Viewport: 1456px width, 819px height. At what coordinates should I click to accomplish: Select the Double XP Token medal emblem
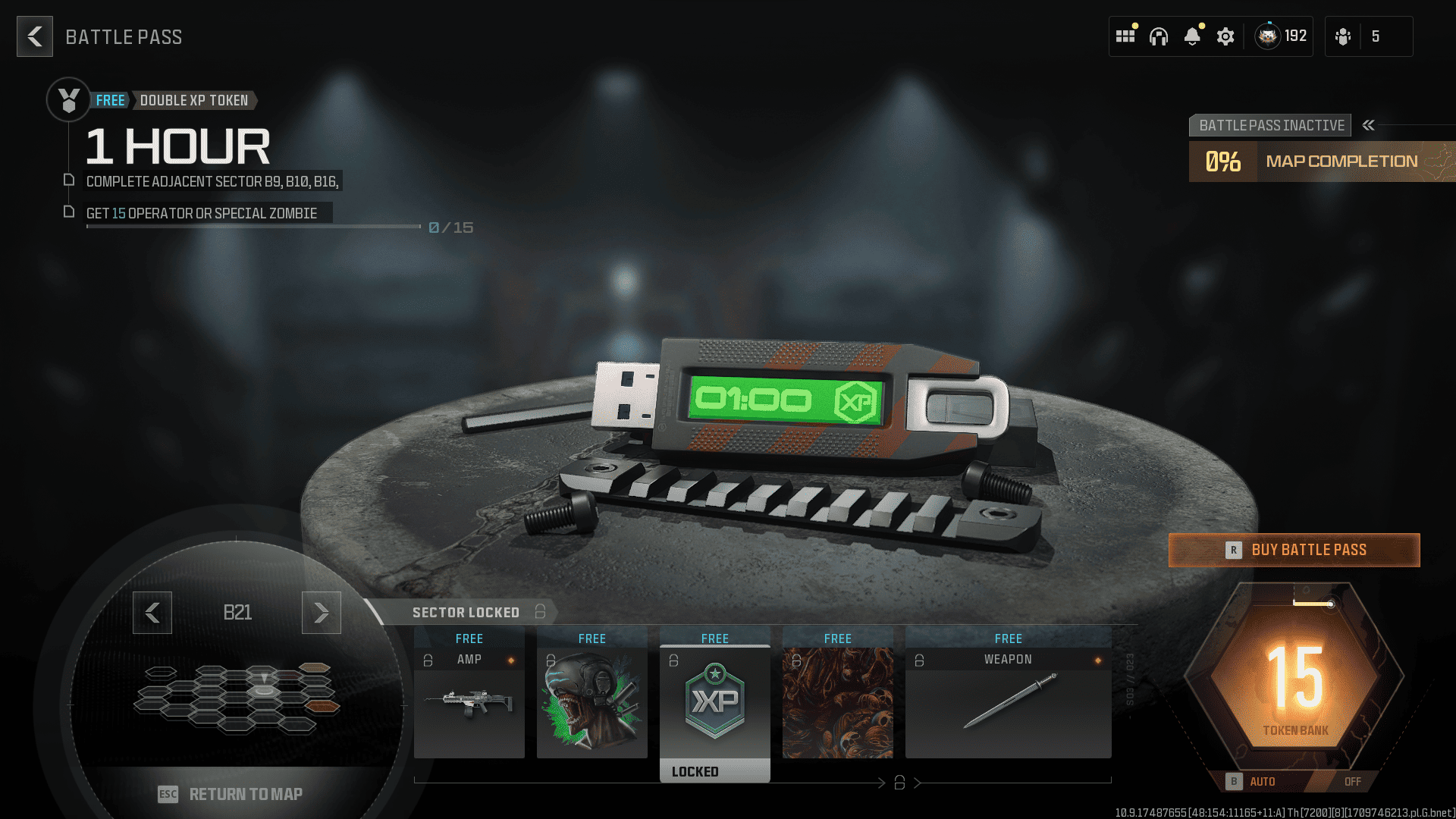68,99
